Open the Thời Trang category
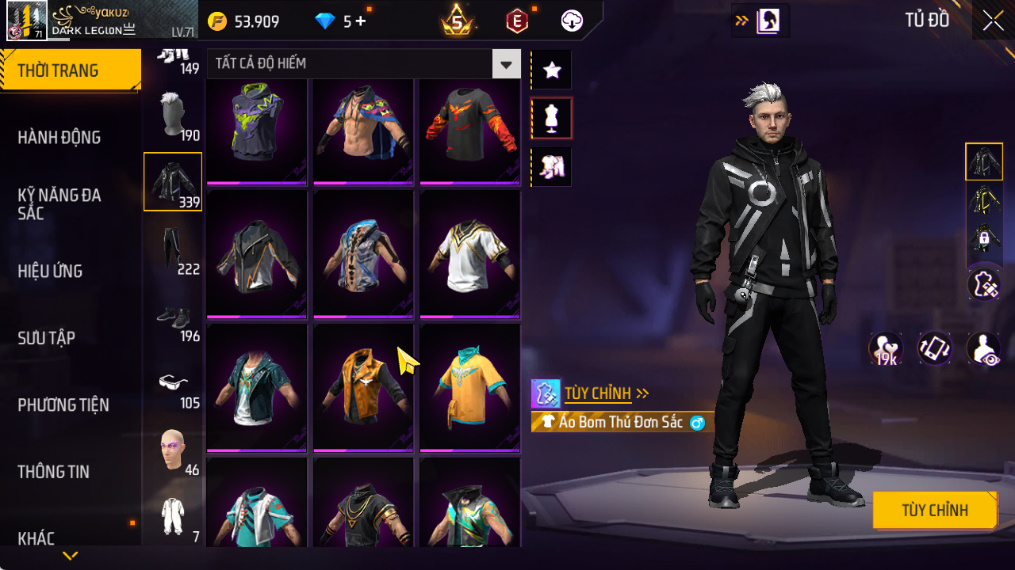 70,70
